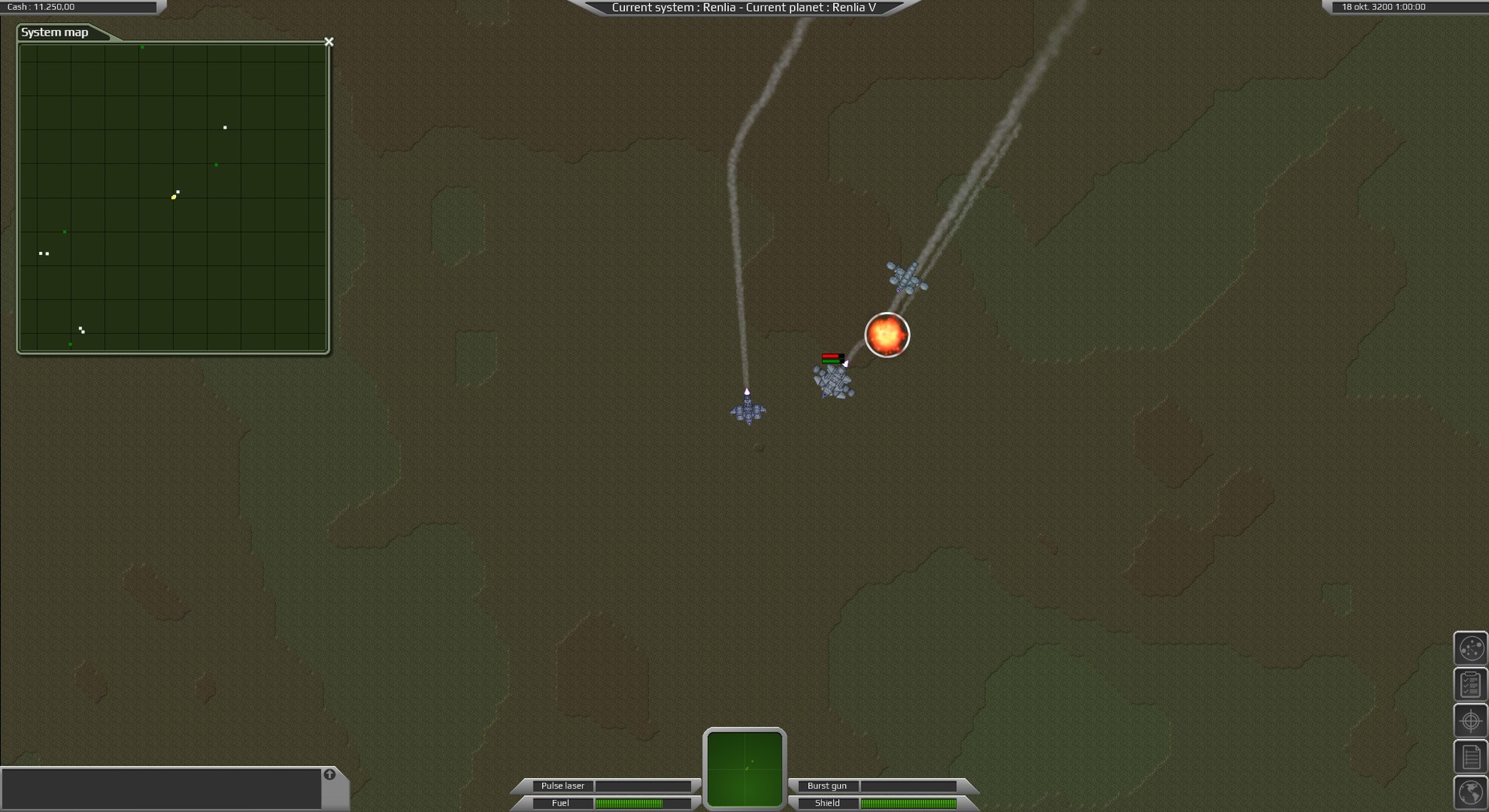Toggle the Pulse laser weapon slot

coord(562,786)
